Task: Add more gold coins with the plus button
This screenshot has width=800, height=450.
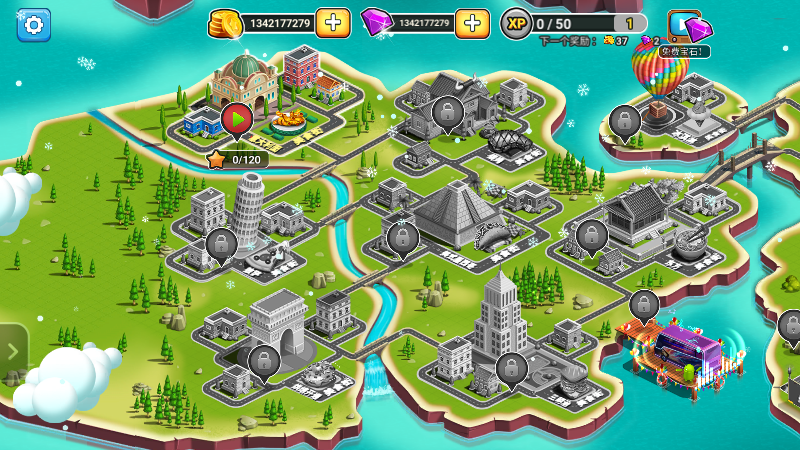Action: [333, 23]
